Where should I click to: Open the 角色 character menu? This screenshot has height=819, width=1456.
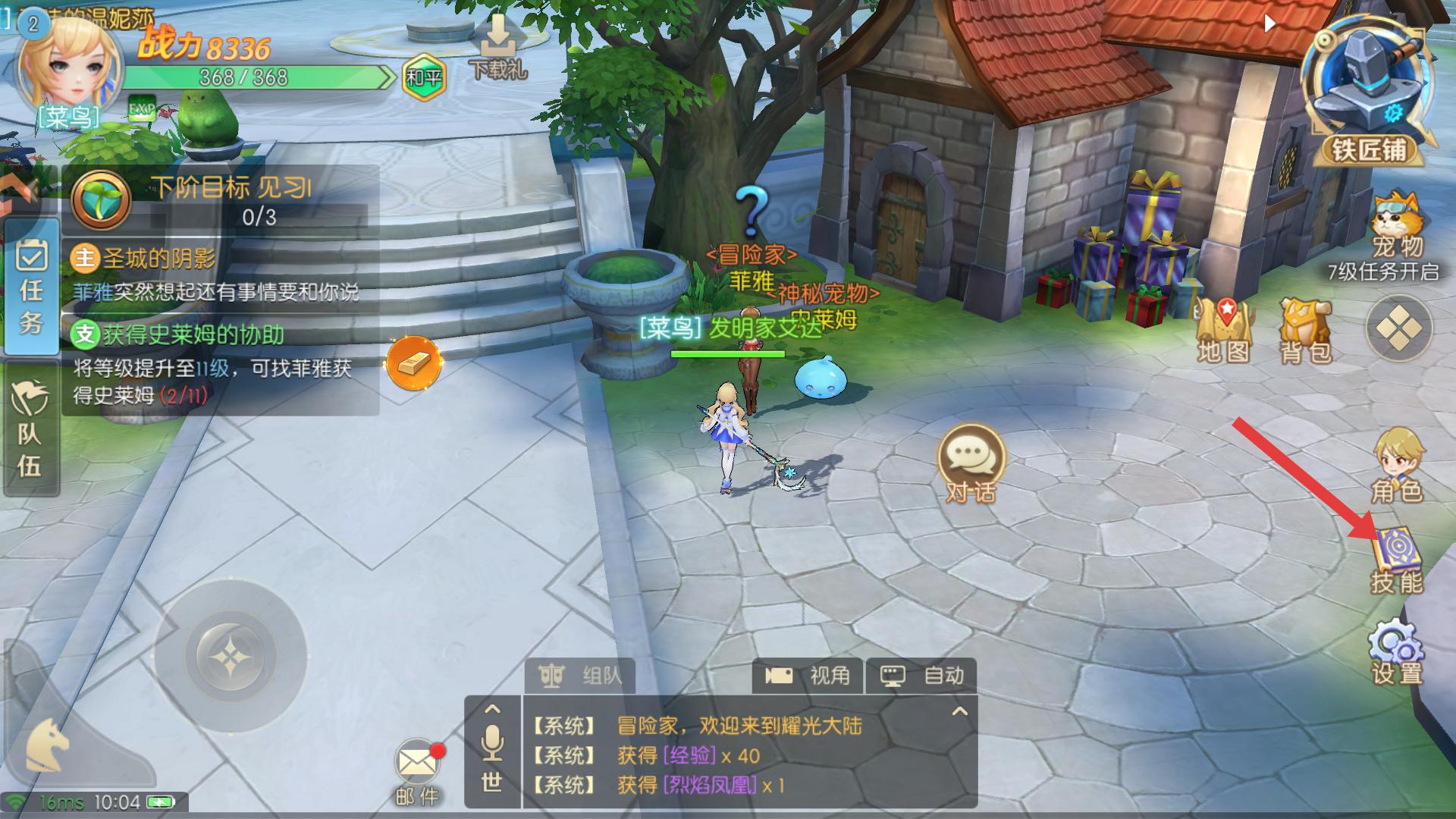click(x=1397, y=464)
